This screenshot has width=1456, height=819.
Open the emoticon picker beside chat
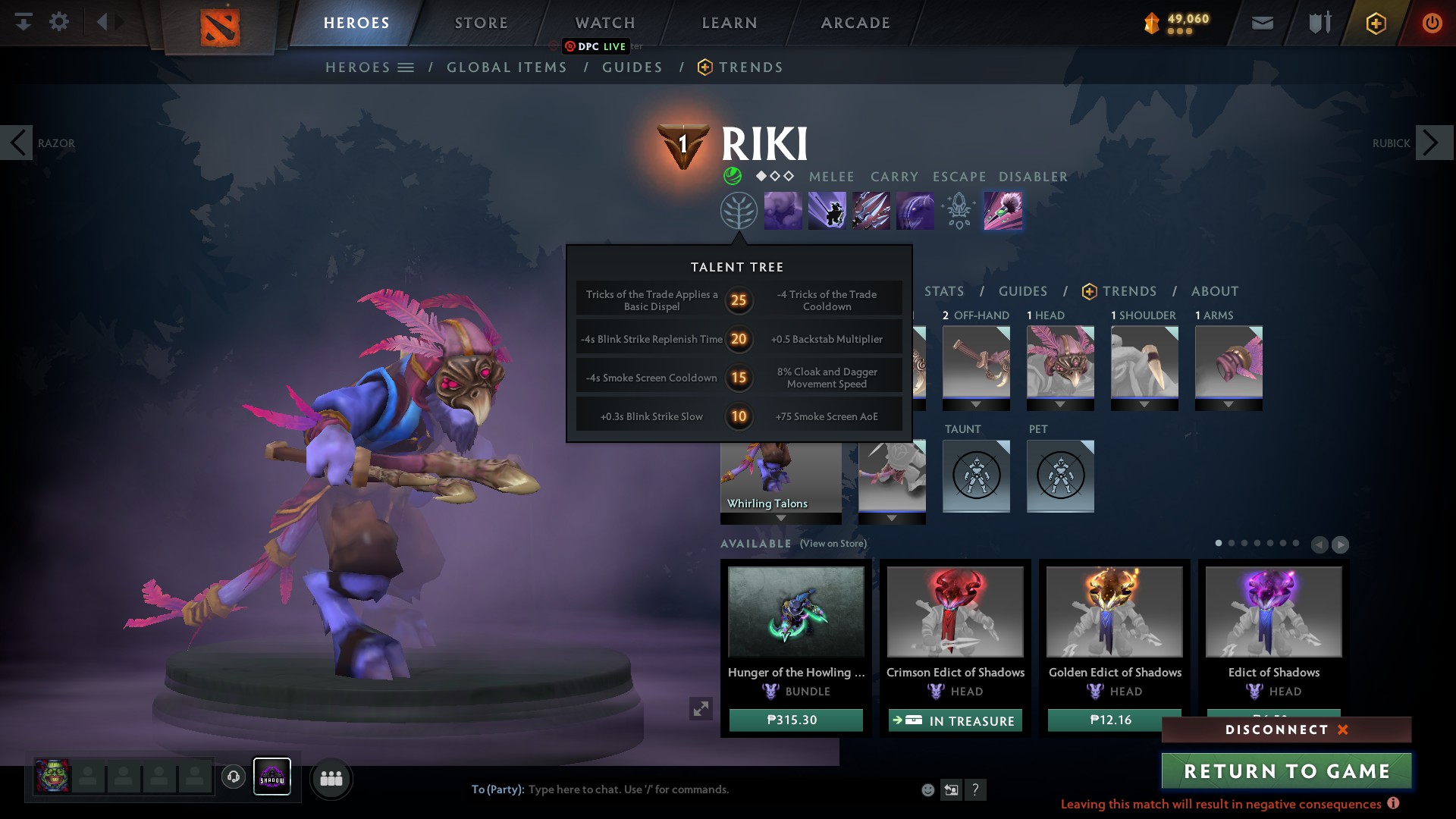927,789
